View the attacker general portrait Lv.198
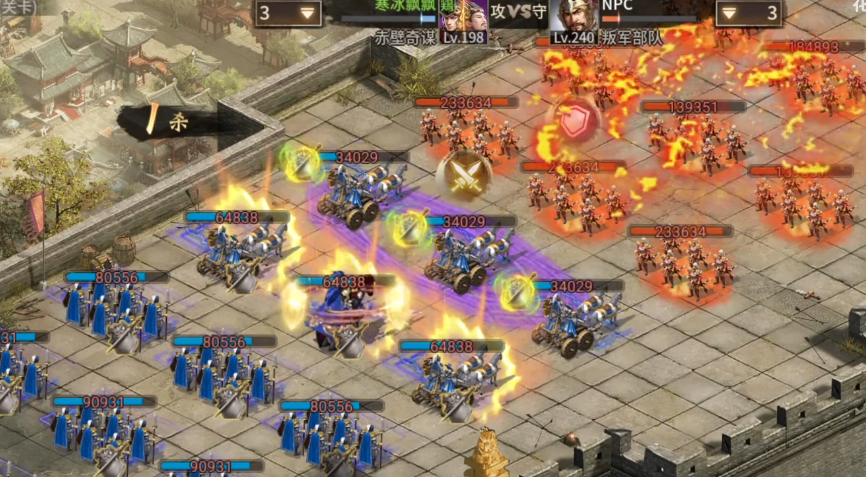The height and width of the screenshot is (477, 866). pyautogui.click(x=463, y=18)
